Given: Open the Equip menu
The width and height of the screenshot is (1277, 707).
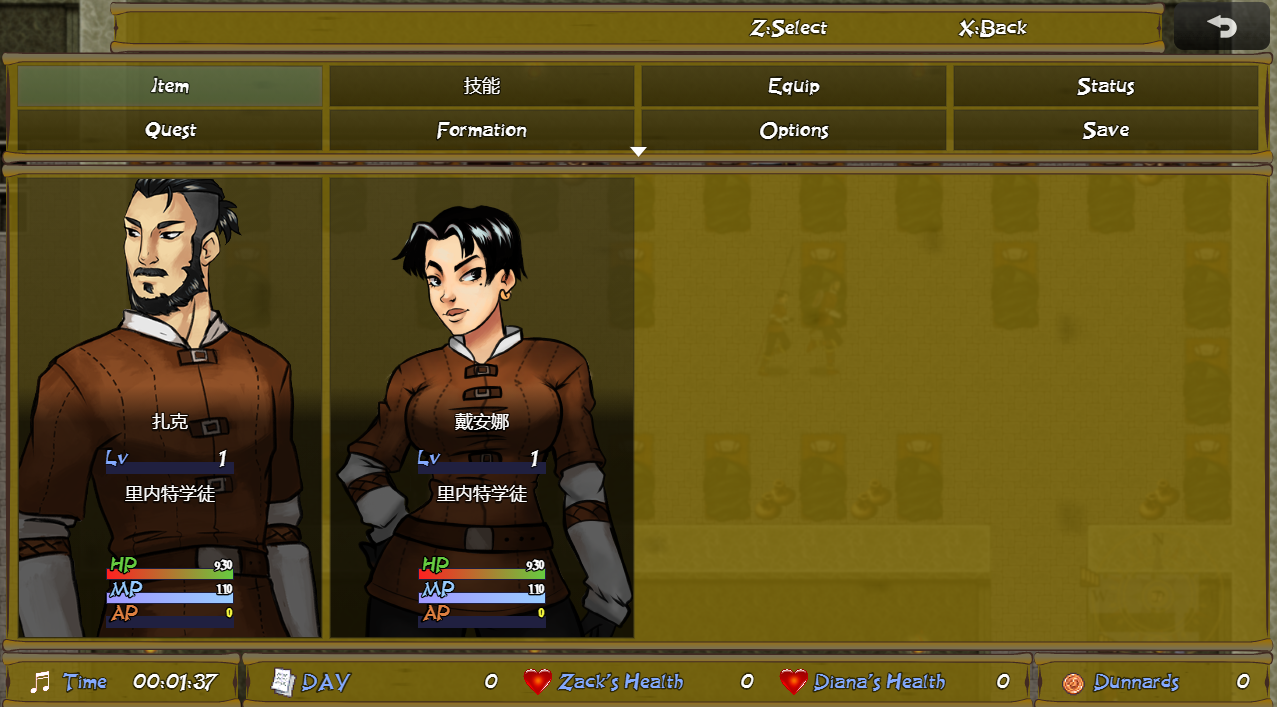Looking at the screenshot, I should [794, 86].
